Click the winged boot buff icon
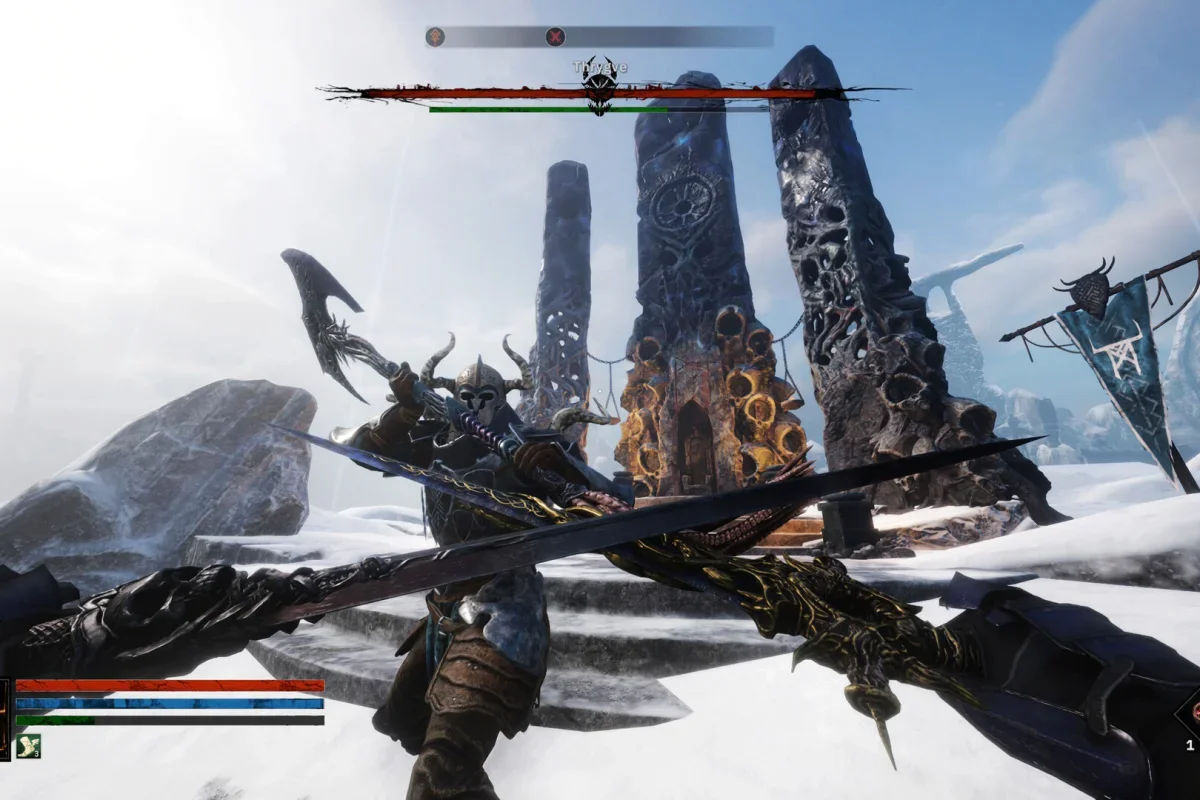 (x=27, y=745)
